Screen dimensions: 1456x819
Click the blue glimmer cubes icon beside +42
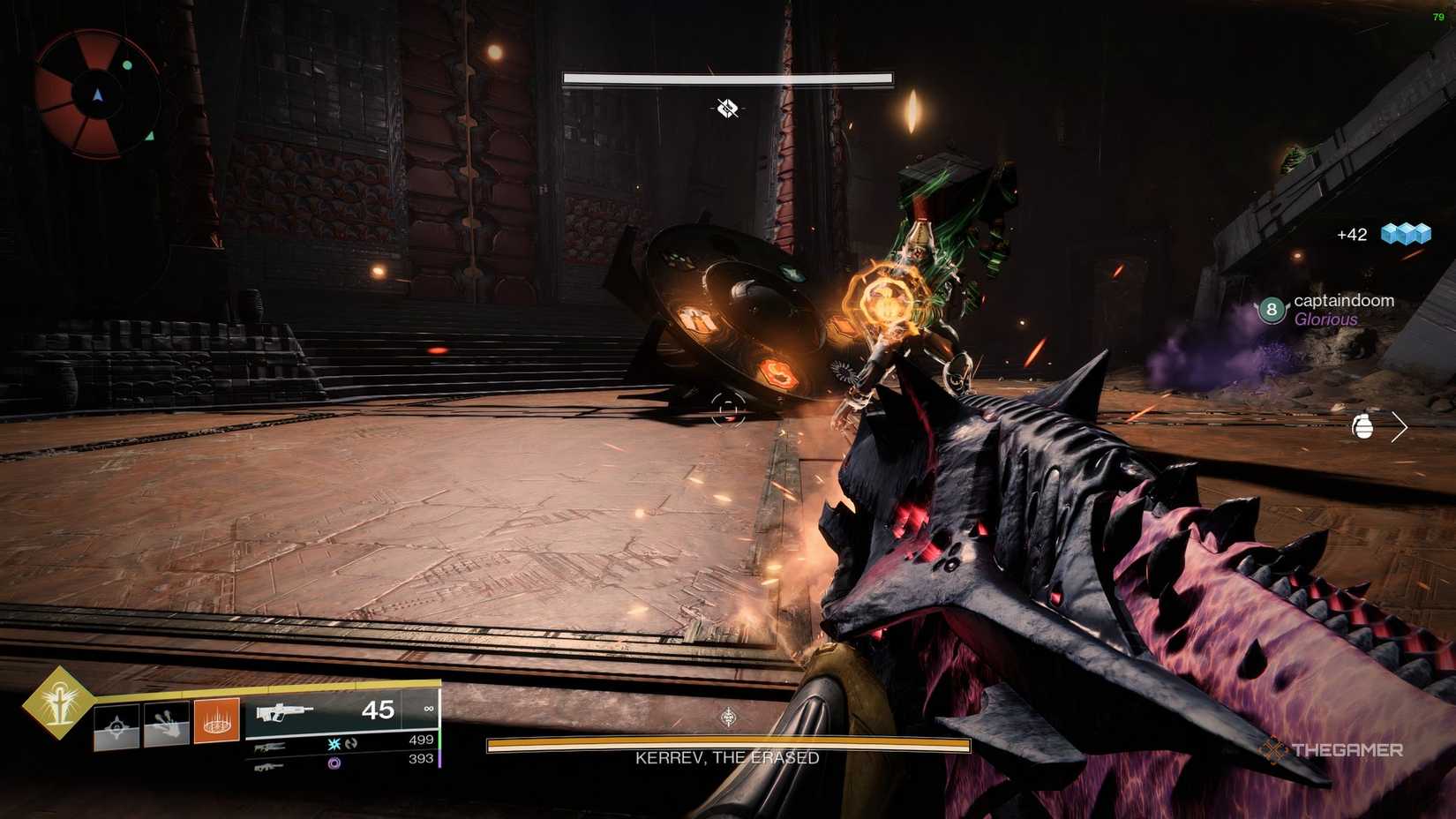[x=1405, y=235]
